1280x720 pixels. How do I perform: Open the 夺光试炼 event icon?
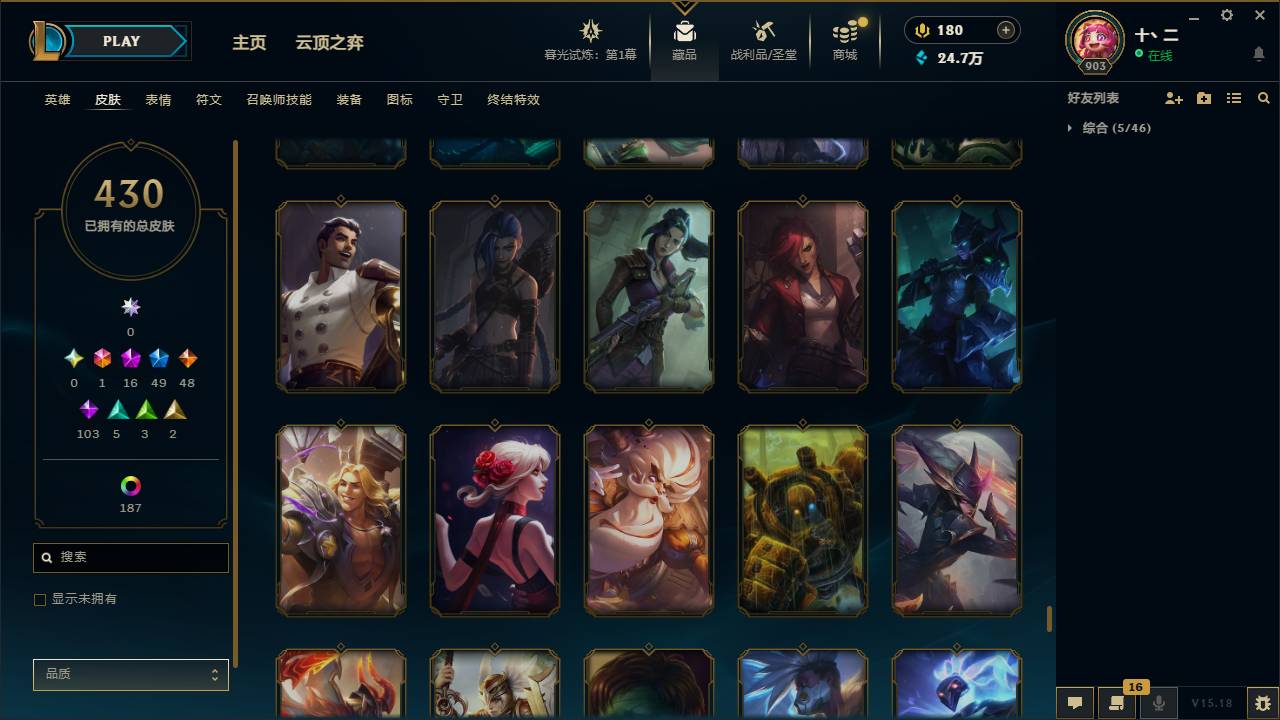tap(590, 32)
